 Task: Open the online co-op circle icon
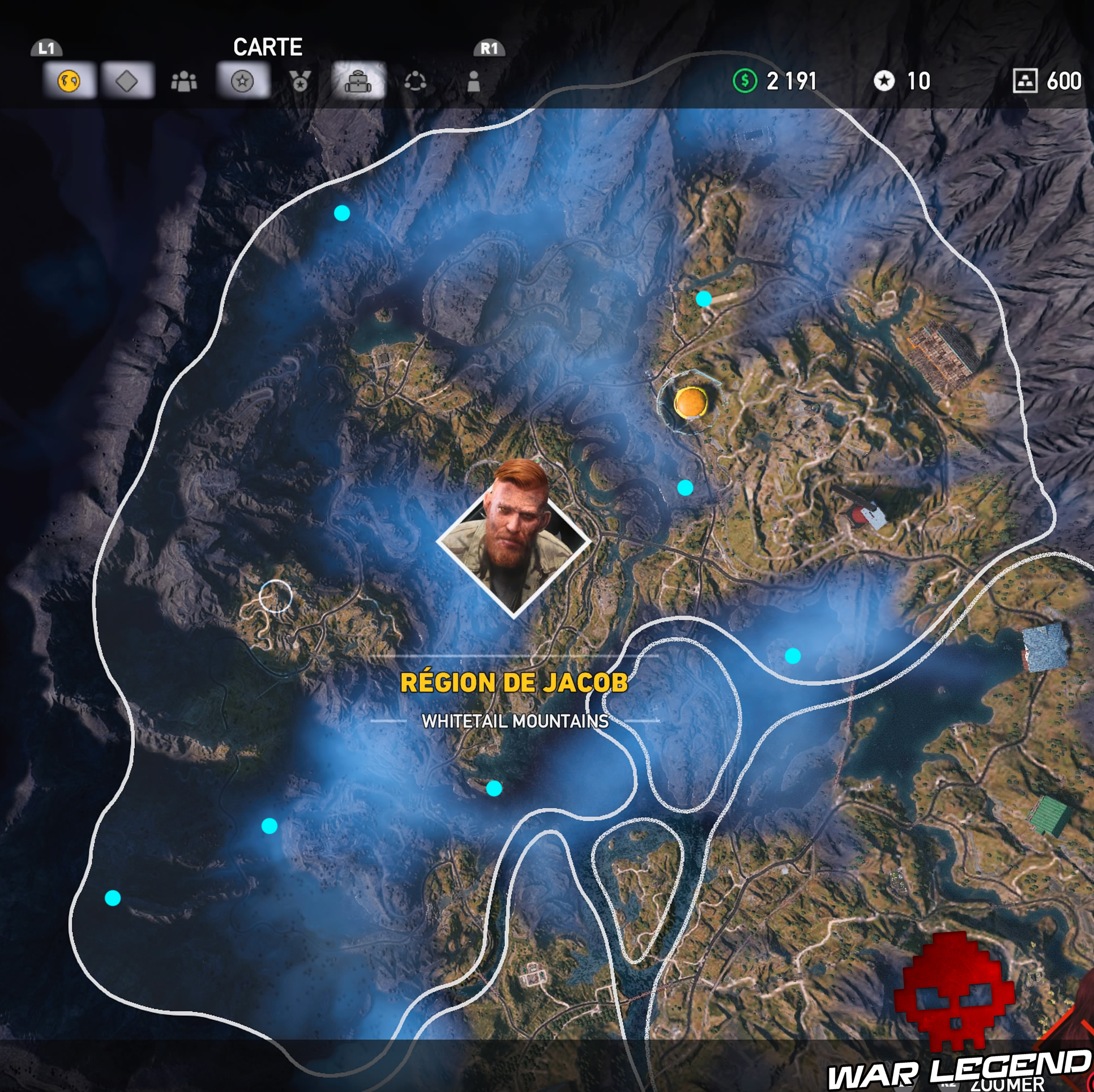(417, 82)
